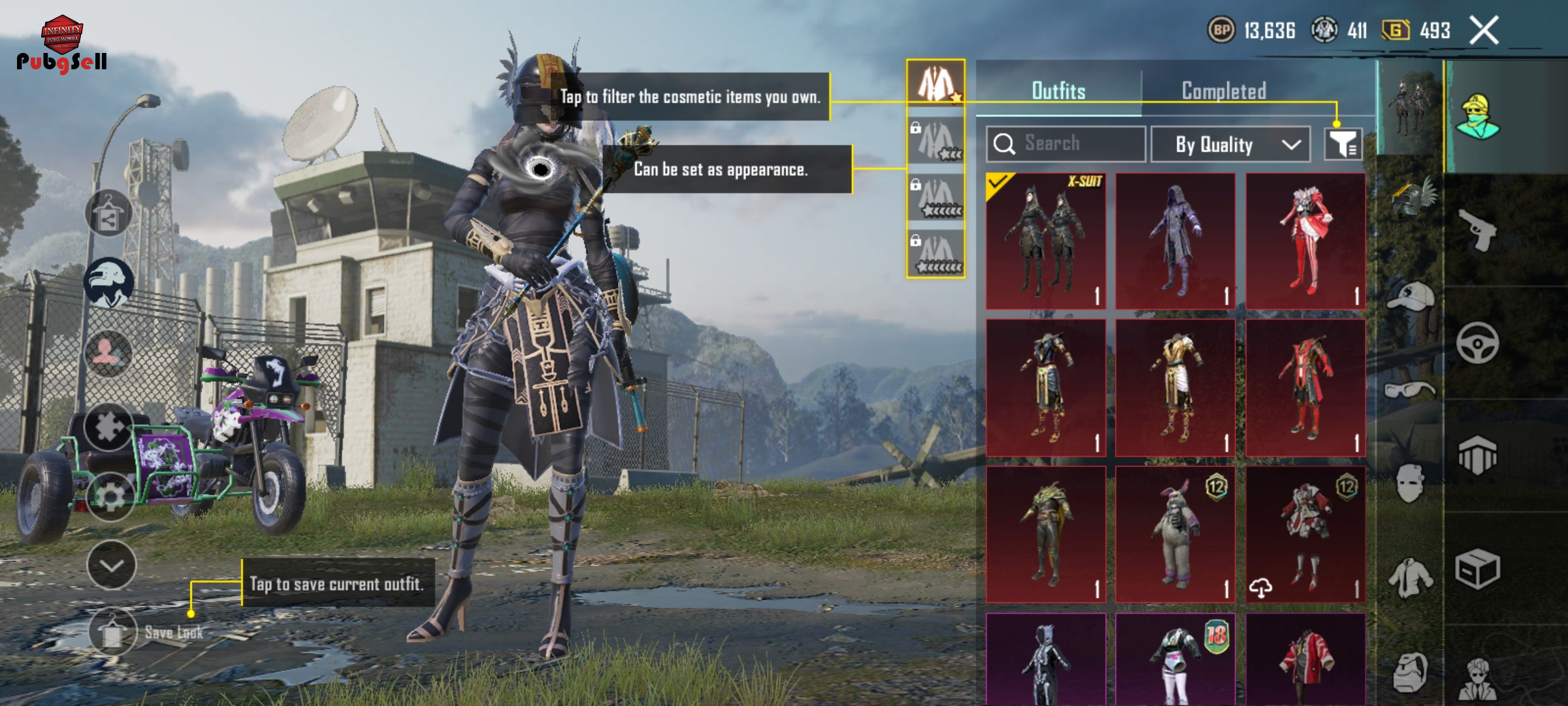Open the steering wheel vehicles category
The height and width of the screenshot is (706, 1568).
tap(1477, 343)
